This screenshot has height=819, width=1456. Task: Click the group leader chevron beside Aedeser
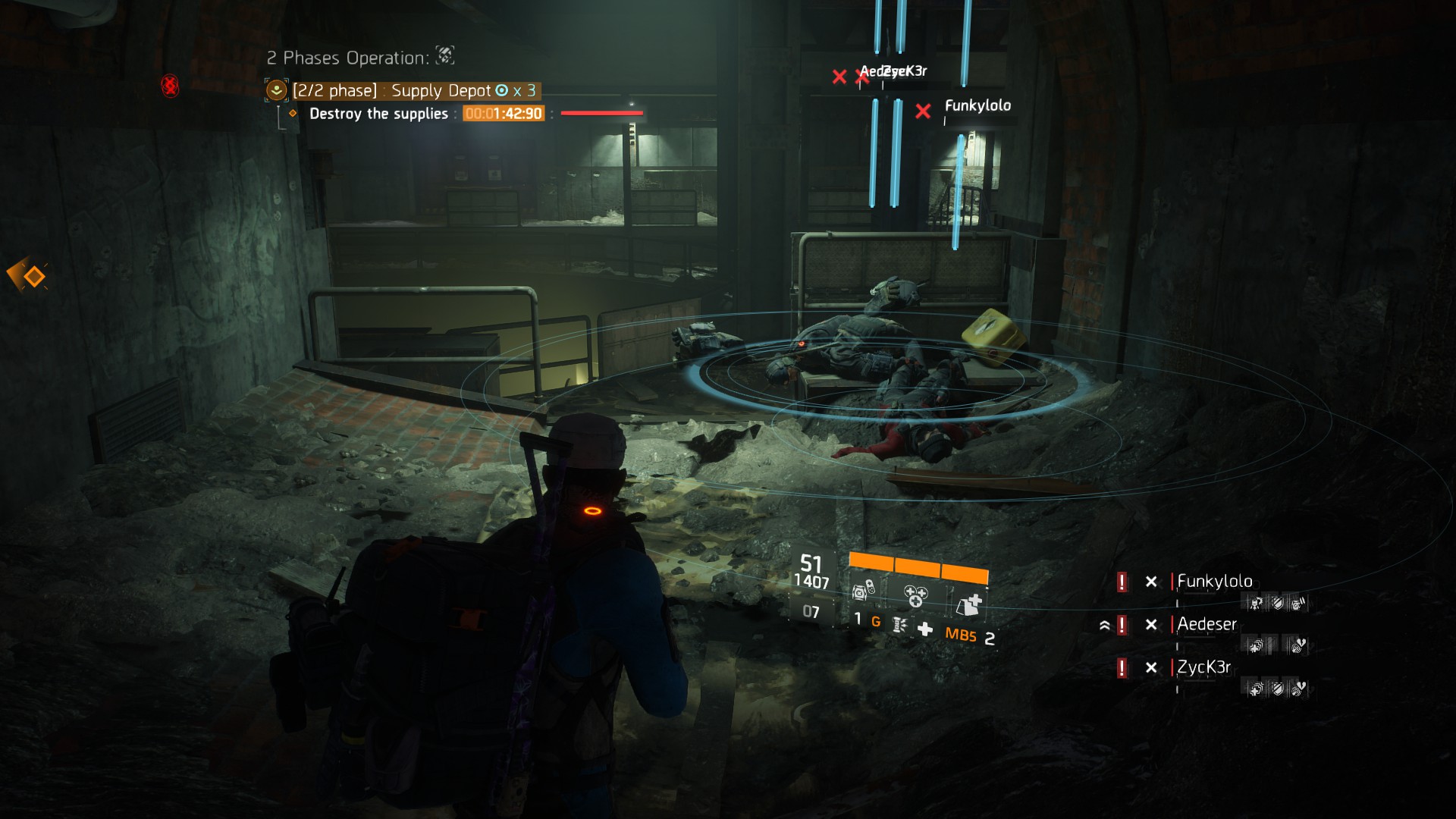[1104, 626]
